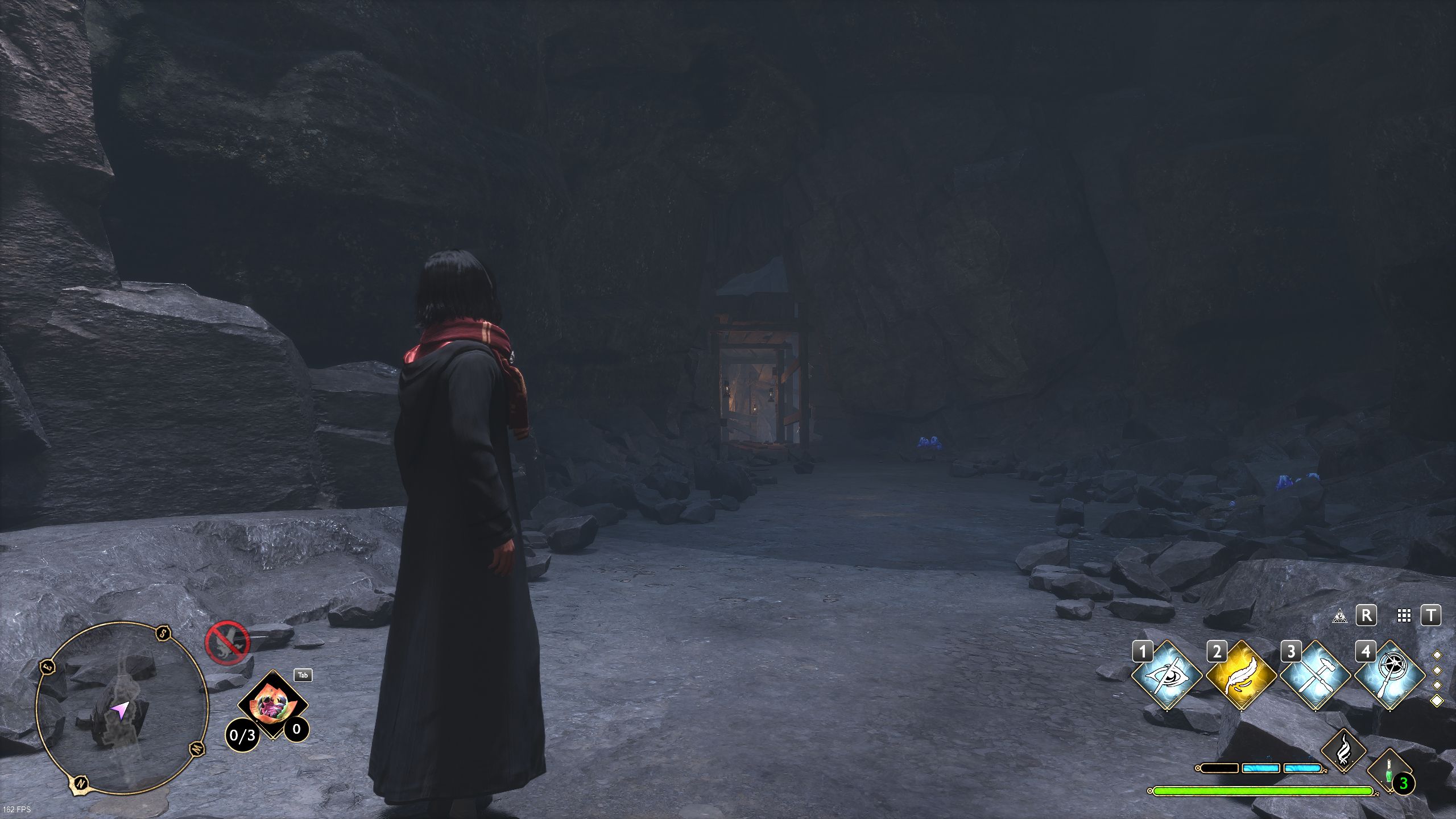Cast Revelio from spell slot 1
The height and width of the screenshot is (819, 1456).
click(x=1168, y=675)
